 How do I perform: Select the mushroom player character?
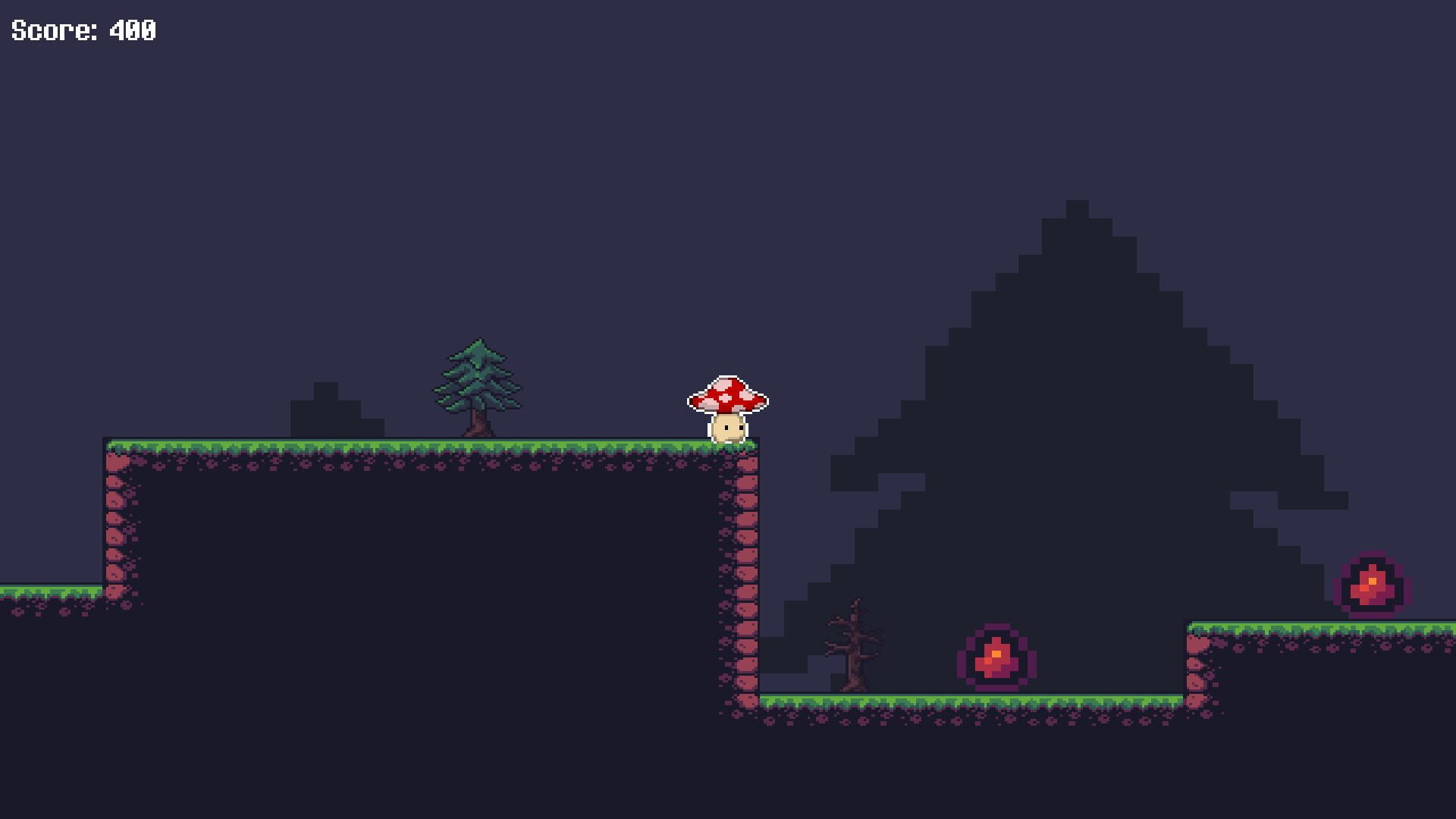pyautogui.click(x=728, y=406)
